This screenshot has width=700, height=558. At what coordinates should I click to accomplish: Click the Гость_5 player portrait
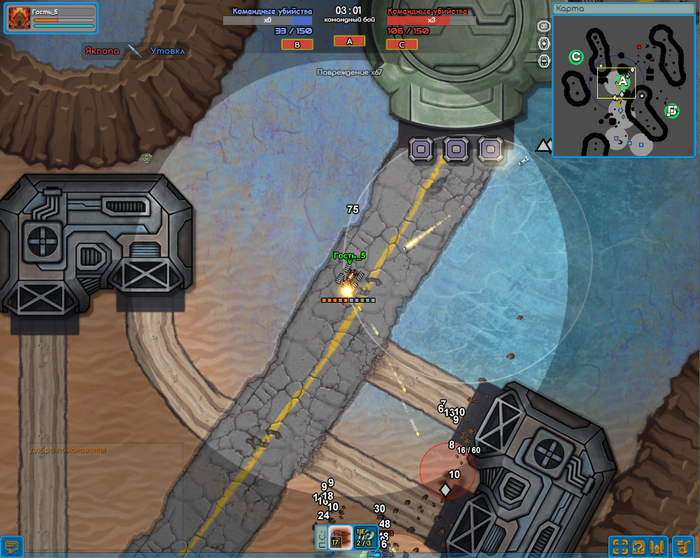[x=17, y=18]
